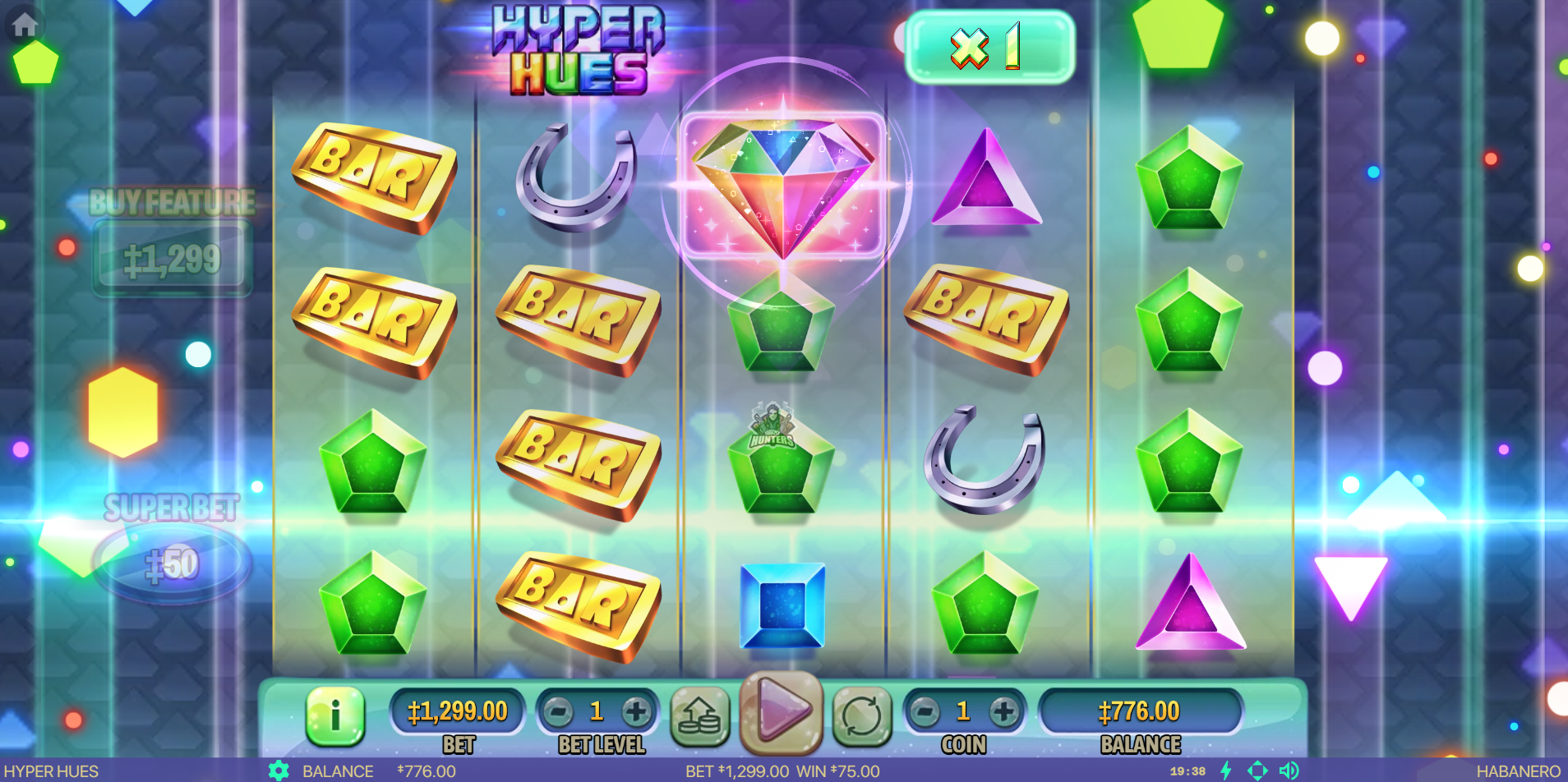Decrease the coin value
The width and height of the screenshot is (1568, 782).
click(925, 711)
